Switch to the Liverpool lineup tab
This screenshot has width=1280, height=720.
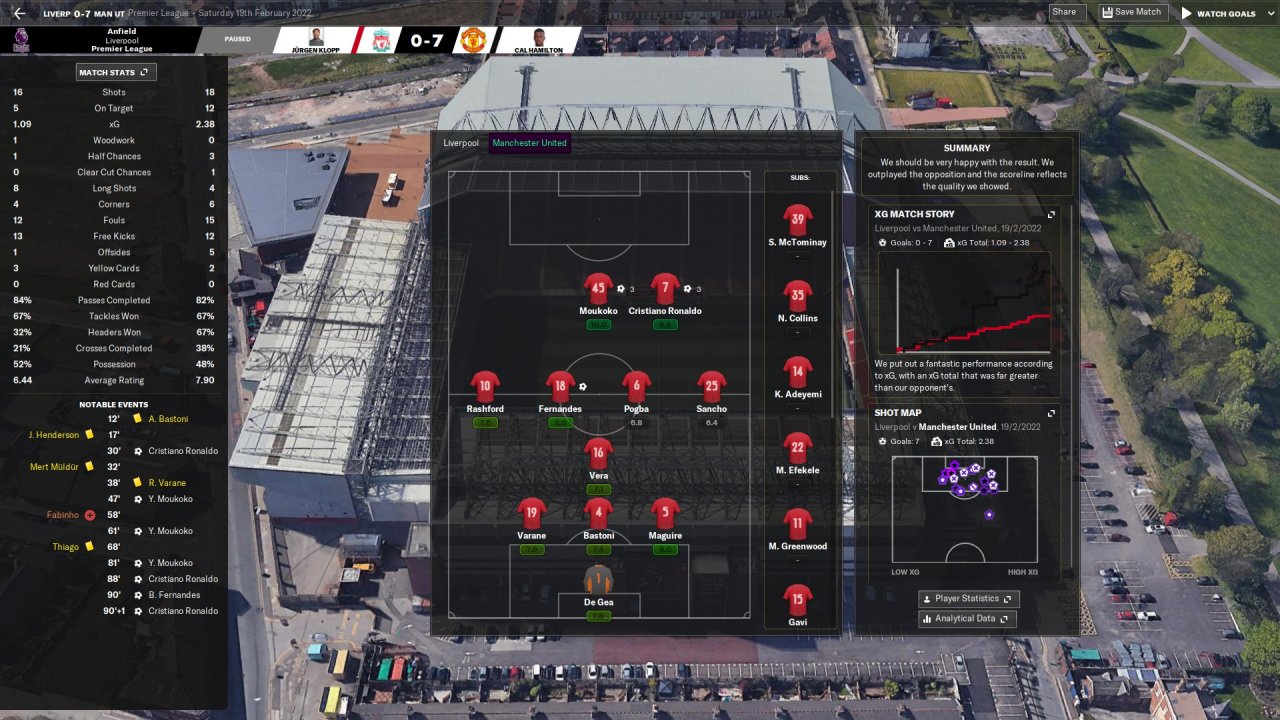click(x=461, y=143)
